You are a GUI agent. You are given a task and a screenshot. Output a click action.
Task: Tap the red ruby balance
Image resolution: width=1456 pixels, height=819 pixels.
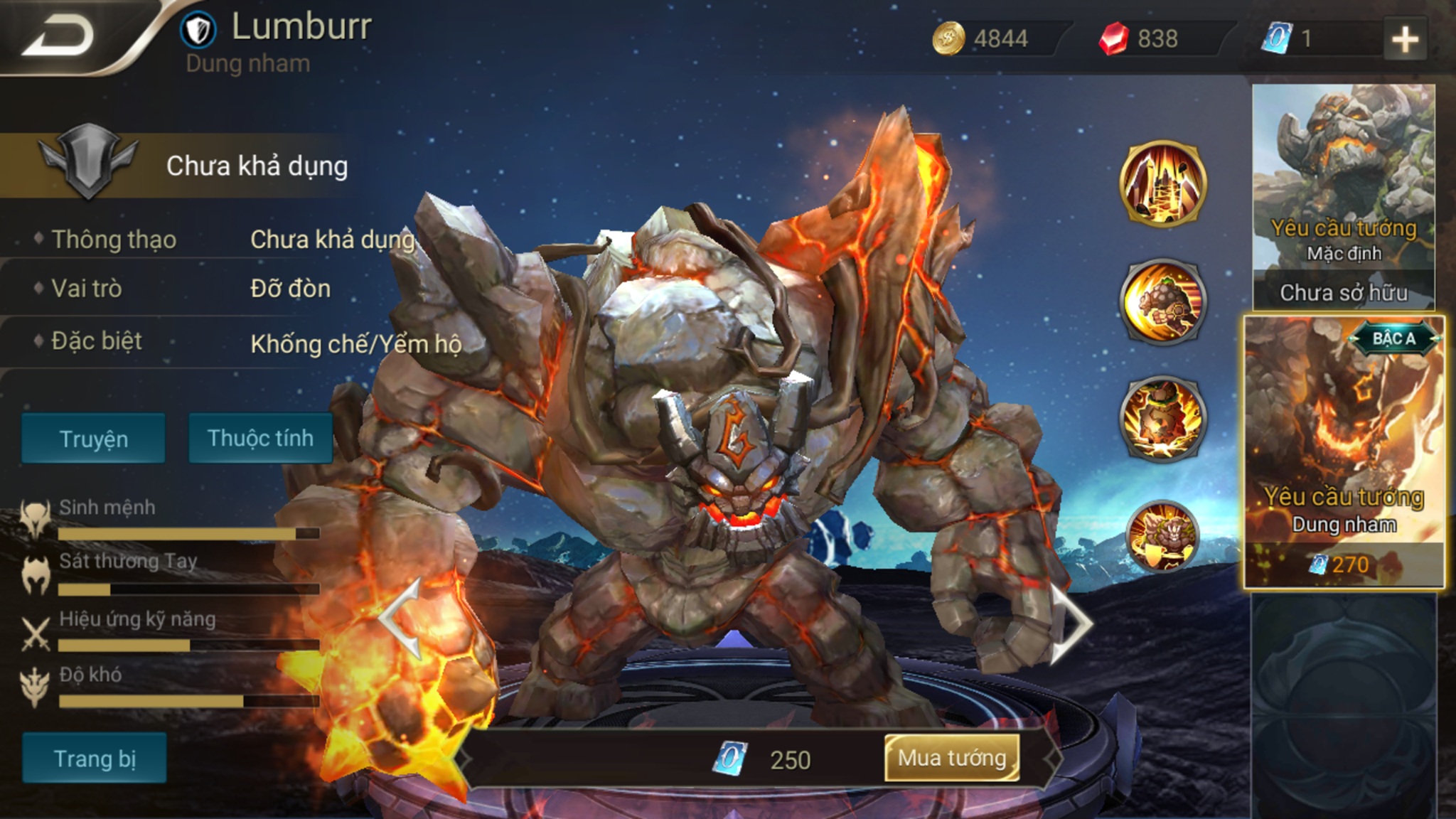tap(1139, 38)
